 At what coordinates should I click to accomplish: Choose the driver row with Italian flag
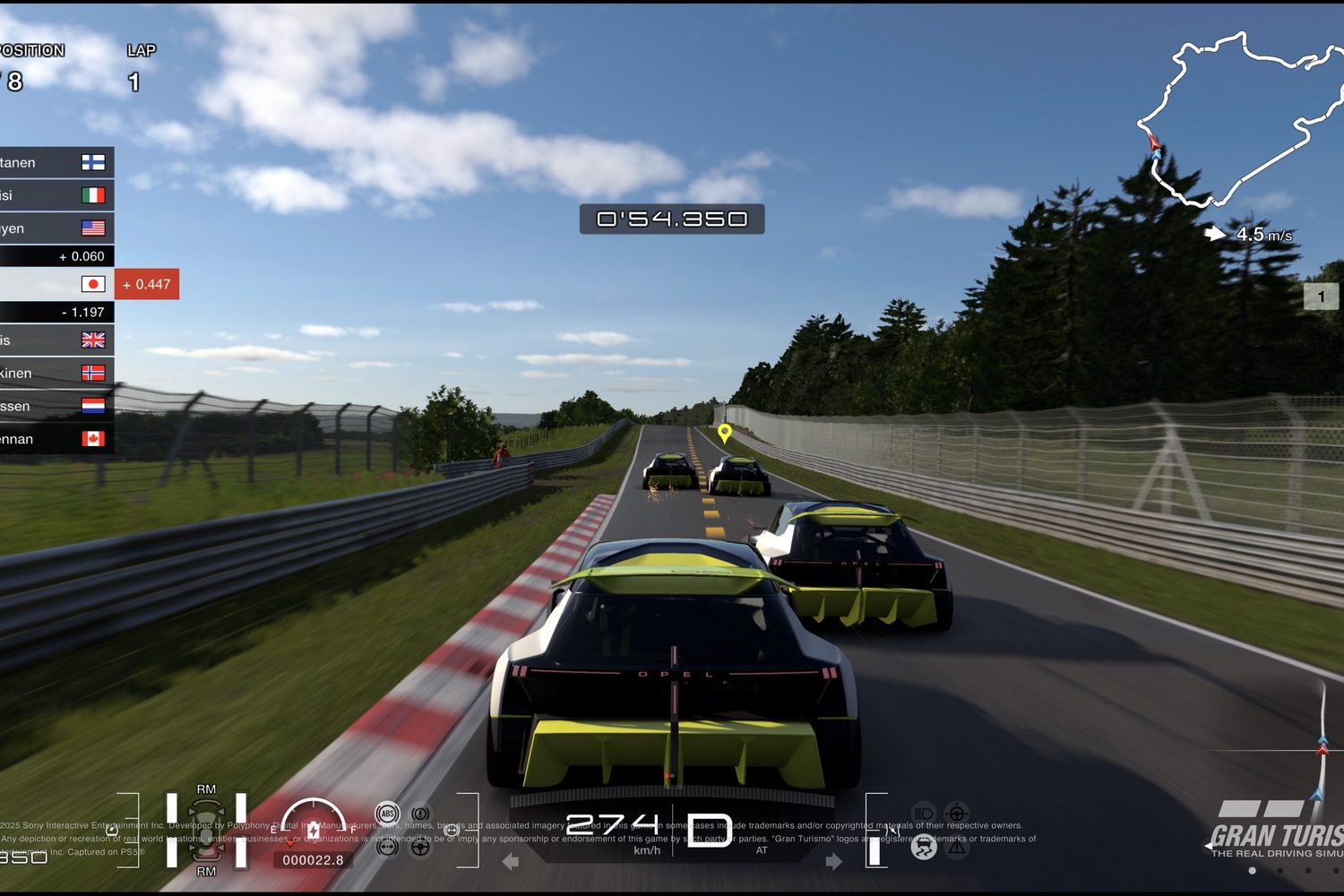pos(56,195)
